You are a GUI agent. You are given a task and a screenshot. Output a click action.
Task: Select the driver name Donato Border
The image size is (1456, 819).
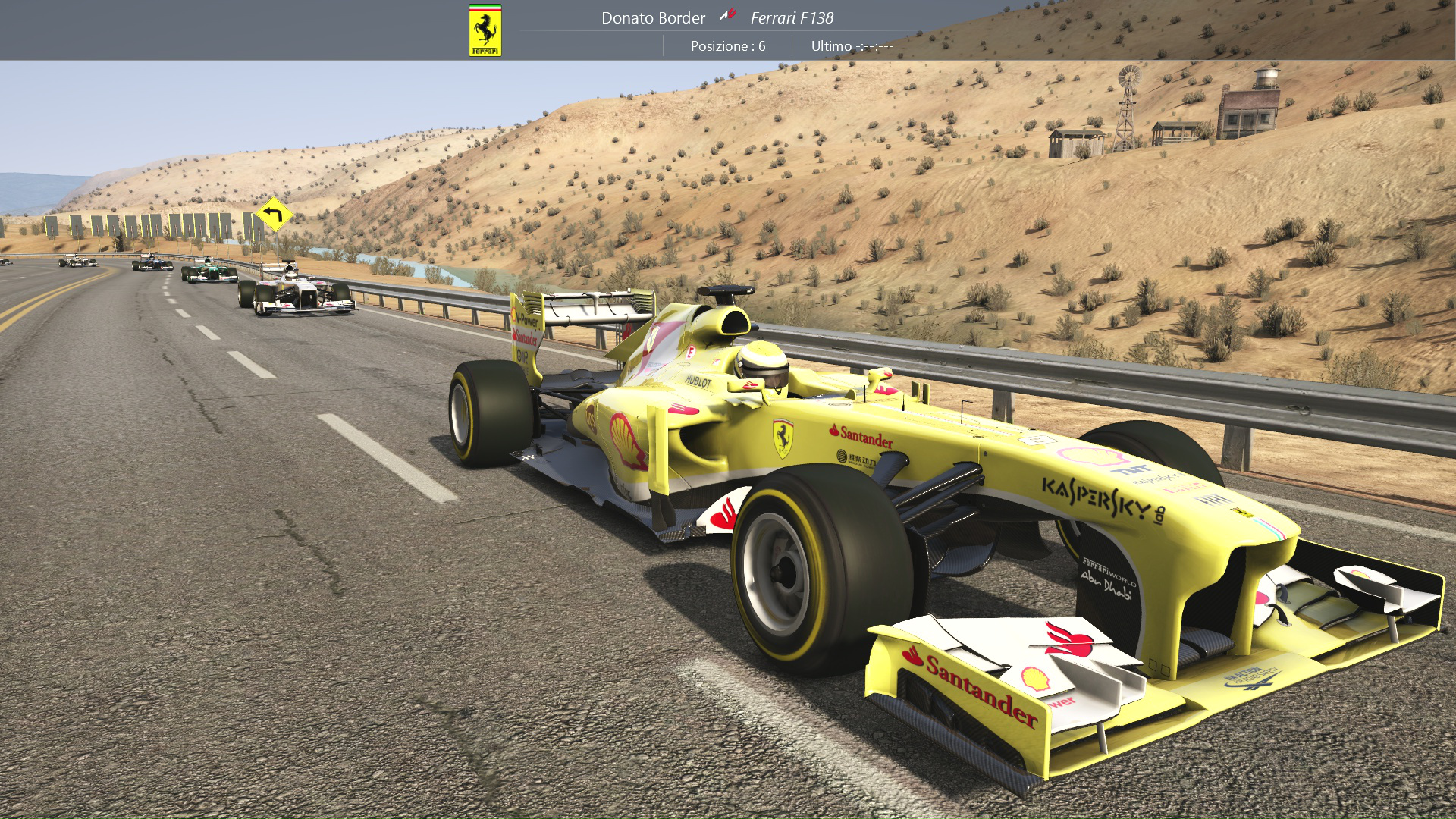point(653,17)
